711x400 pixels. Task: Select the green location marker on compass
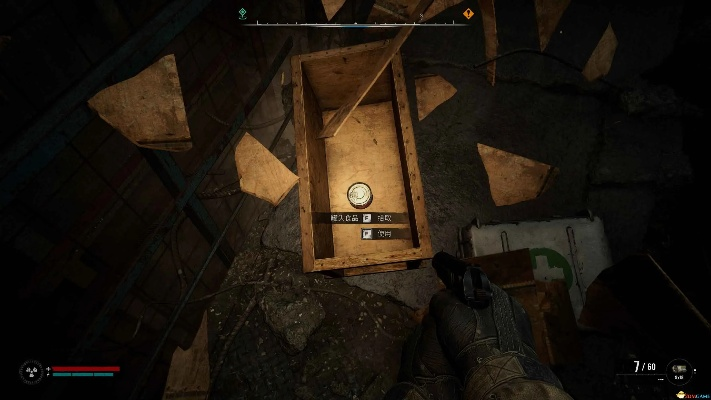pos(243,14)
